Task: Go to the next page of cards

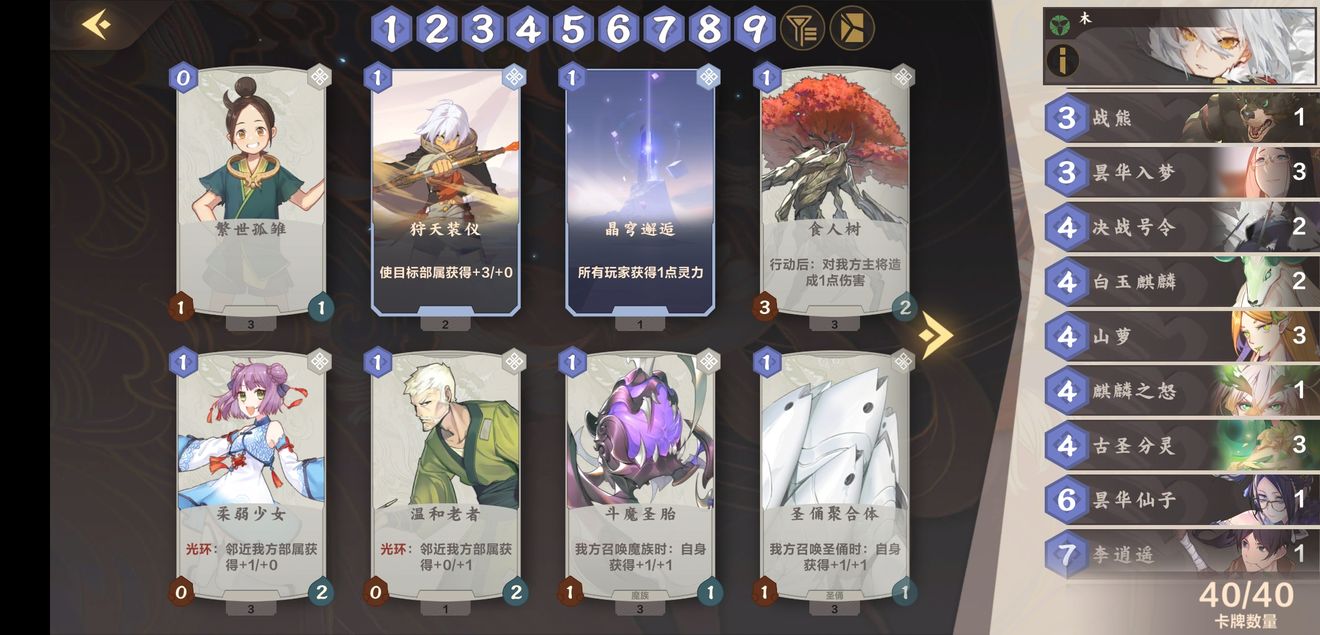Action: click(x=935, y=335)
